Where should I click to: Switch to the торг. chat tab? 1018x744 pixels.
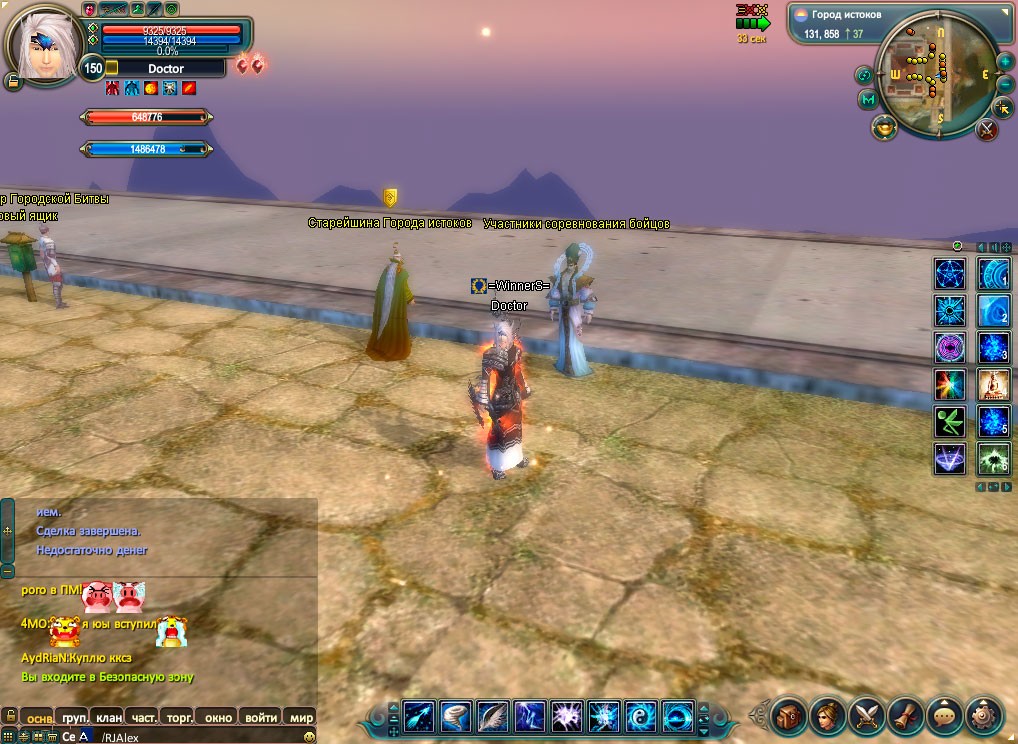pos(179,717)
